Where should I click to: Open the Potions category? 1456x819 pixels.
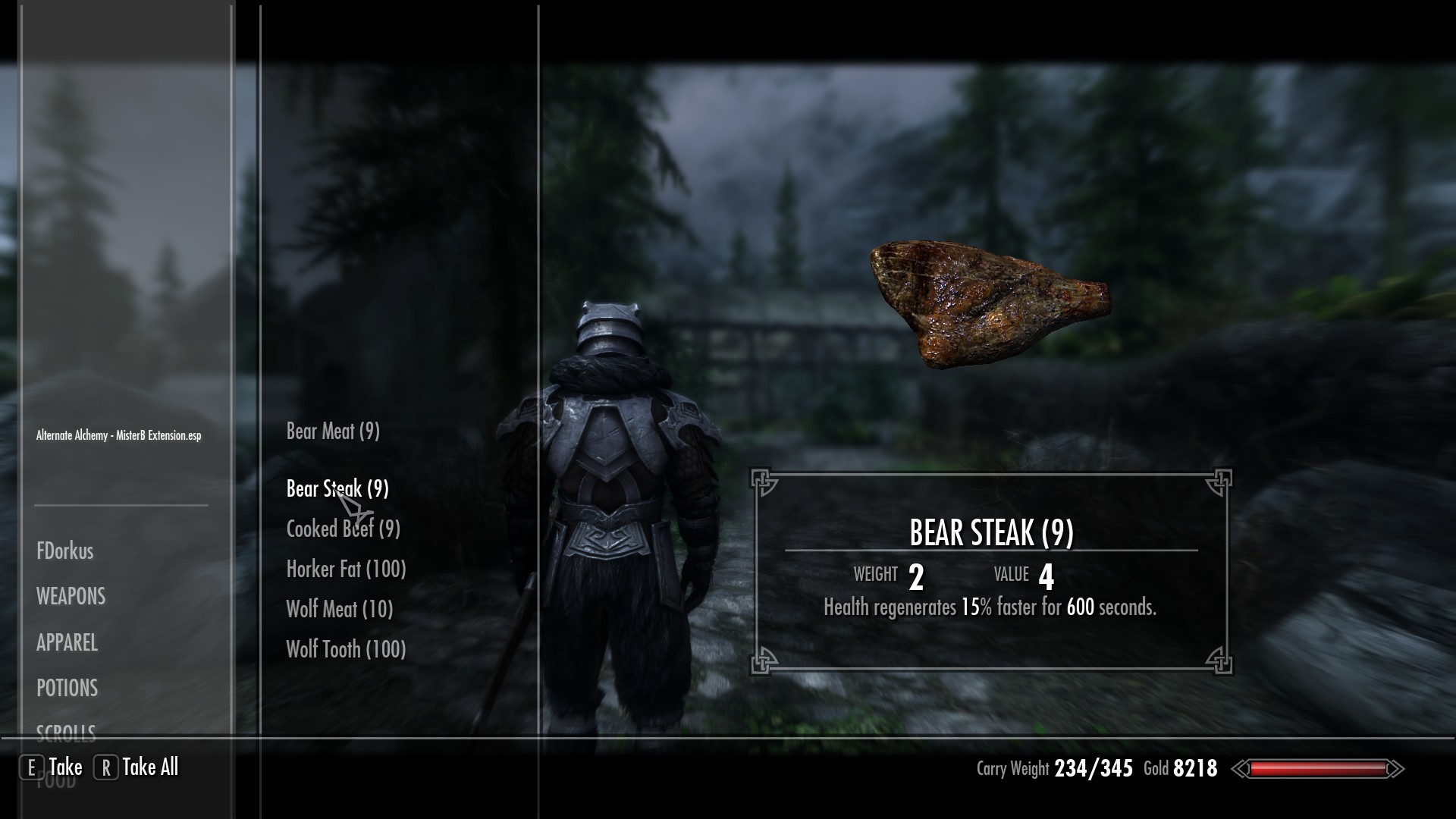coord(67,689)
